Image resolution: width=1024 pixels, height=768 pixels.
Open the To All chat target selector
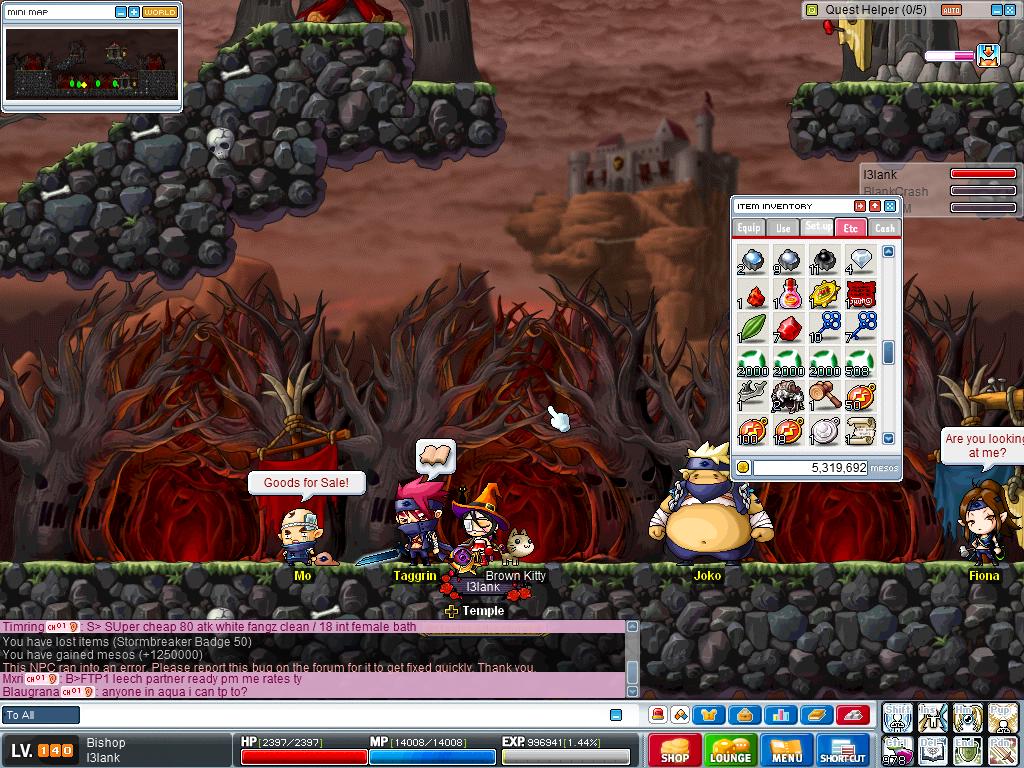point(41,715)
